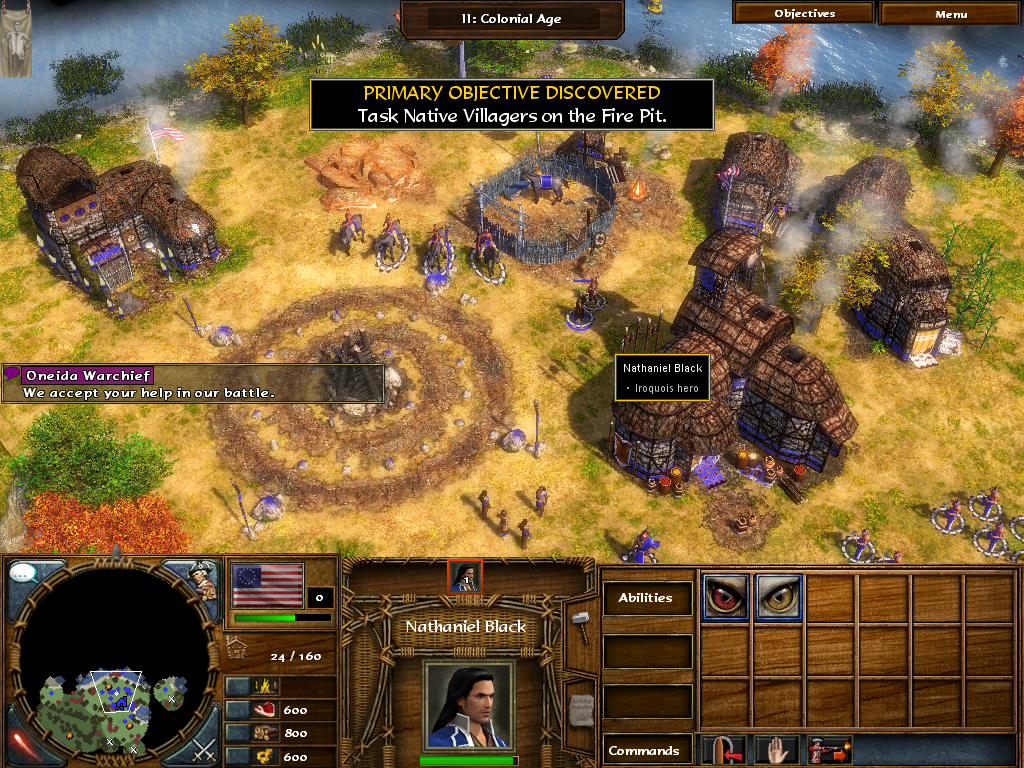Viewport: 1024px width, 768px height.
Task: Activate the yellow eagle eye ability
Action: coord(778,597)
